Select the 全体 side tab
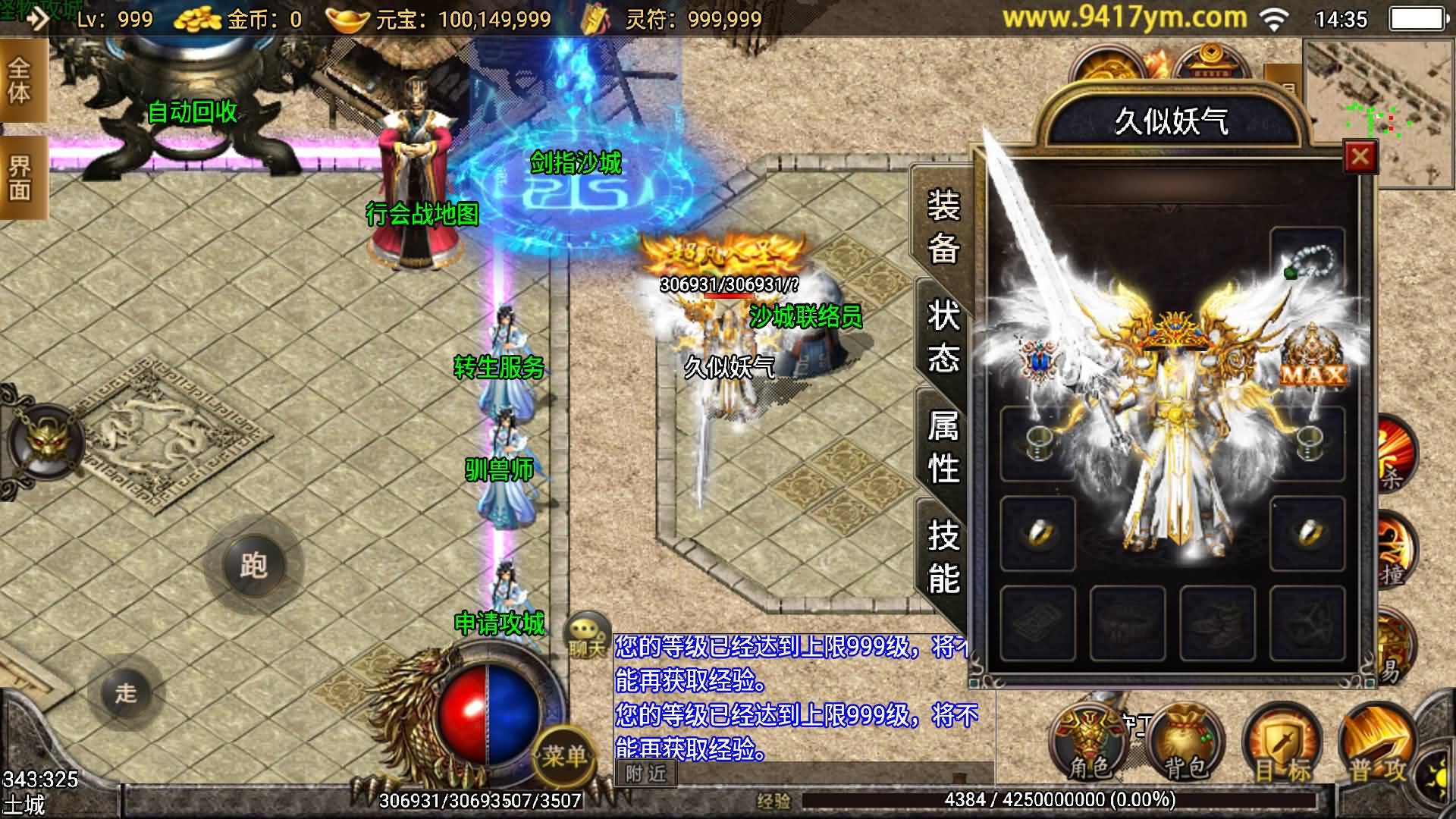Image resolution: width=1456 pixels, height=819 pixels. click(x=20, y=80)
